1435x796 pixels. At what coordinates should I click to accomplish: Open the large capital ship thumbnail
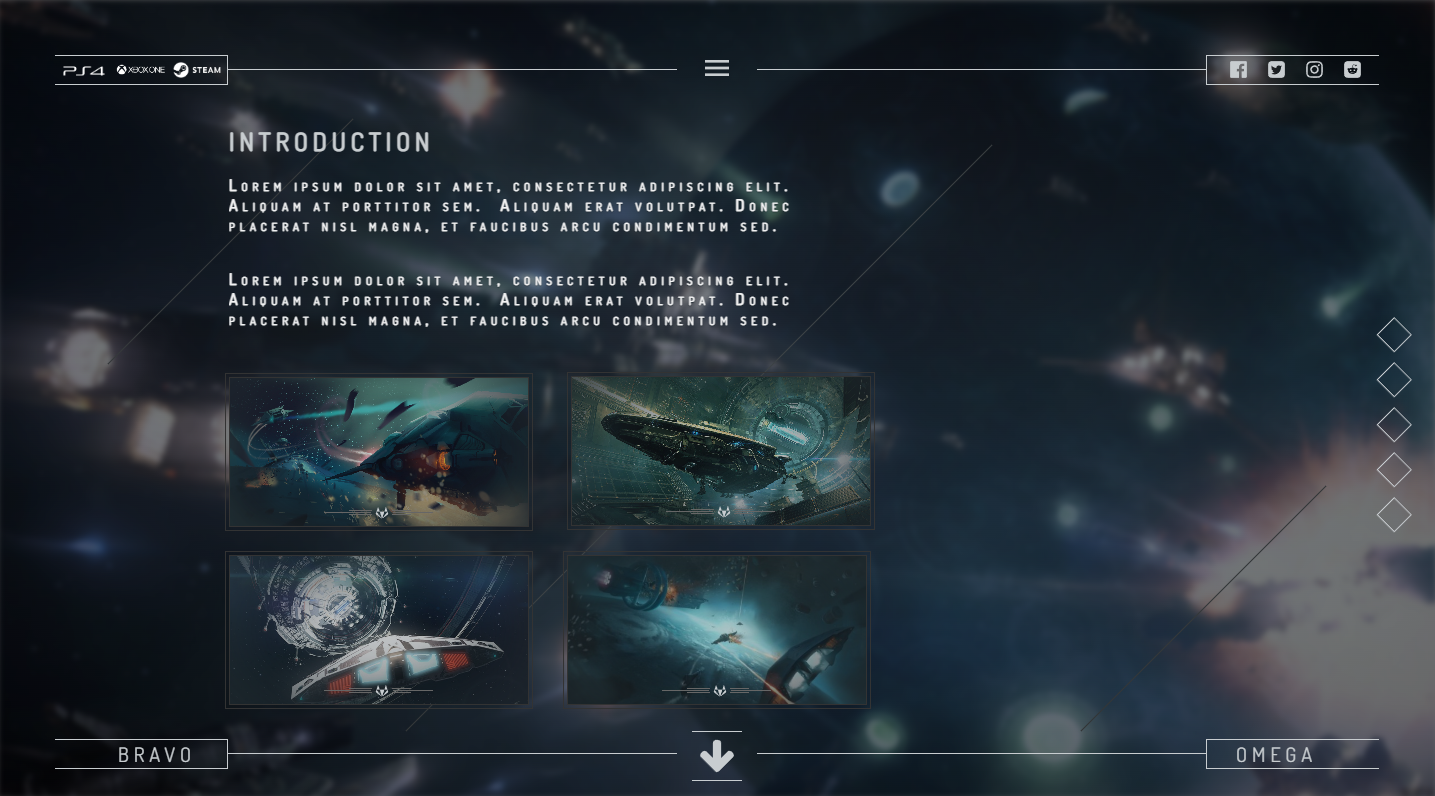click(720, 451)
